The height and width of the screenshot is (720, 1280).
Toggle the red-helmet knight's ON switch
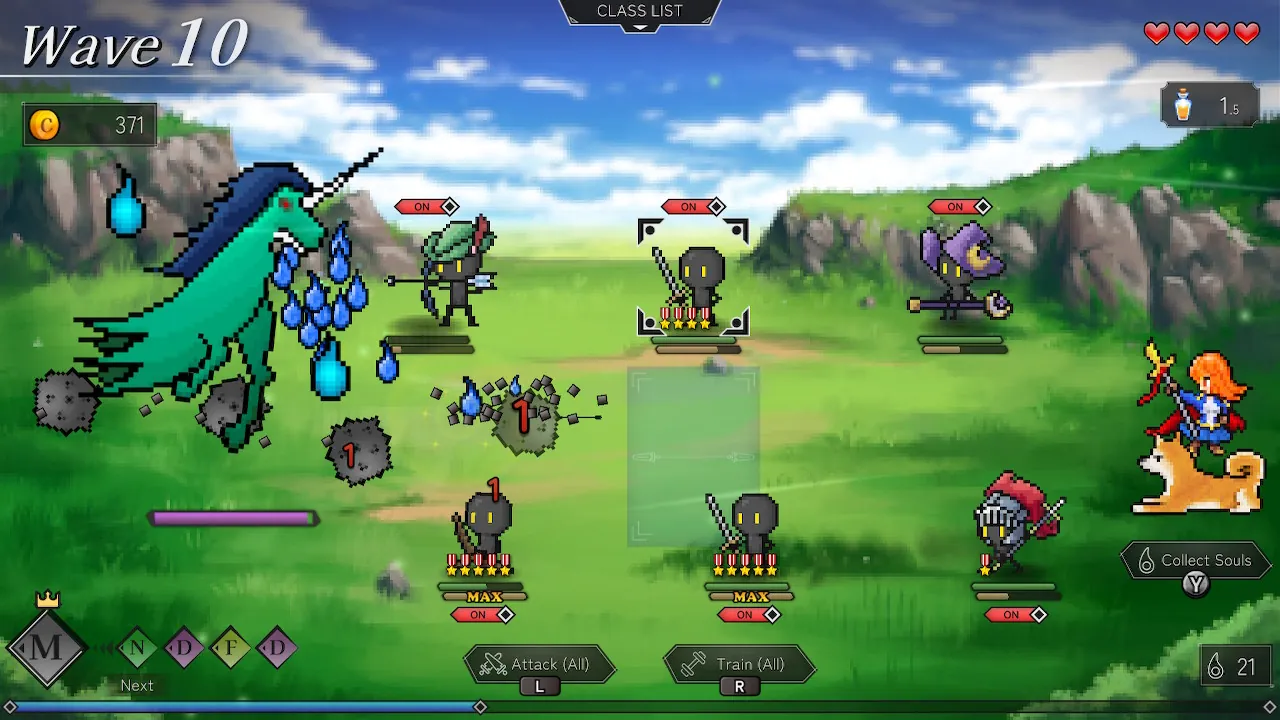(1015, 615)
